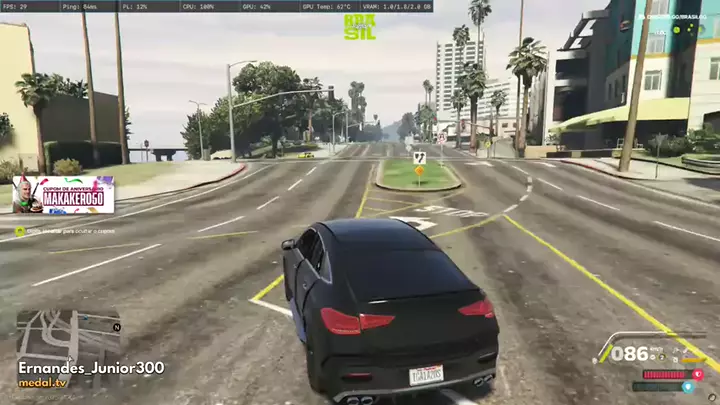Image resolution: width=720 pixels, height=405 pixels.
Task: Click the MAKAKERO50 anniversary coupon banner
Action: coord(63,195)
